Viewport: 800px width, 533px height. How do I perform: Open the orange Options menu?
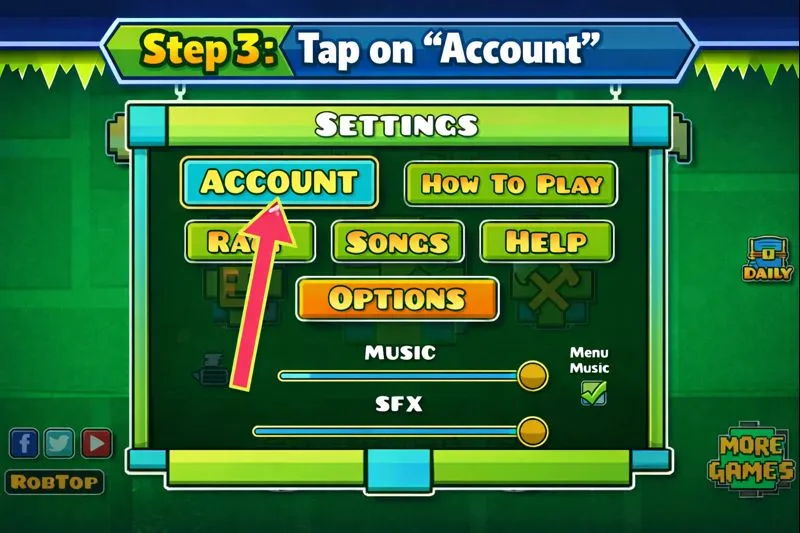[x=397, y=298]
